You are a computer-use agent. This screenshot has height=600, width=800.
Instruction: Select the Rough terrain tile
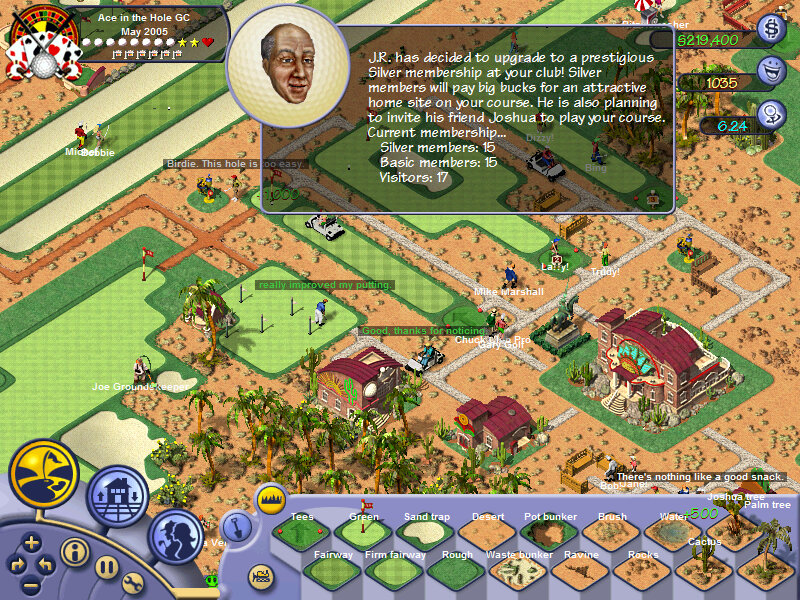pyautogui.click(x=457, y=571)
